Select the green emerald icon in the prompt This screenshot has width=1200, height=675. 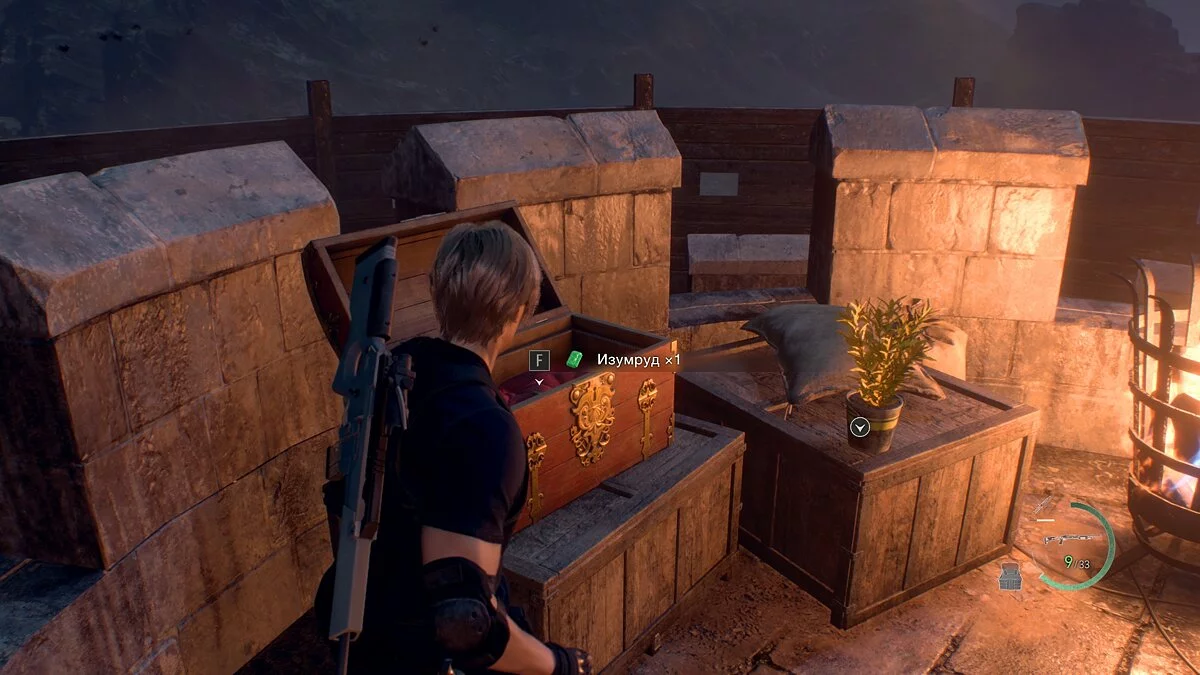pyautogui.click(x=574, y=359)
